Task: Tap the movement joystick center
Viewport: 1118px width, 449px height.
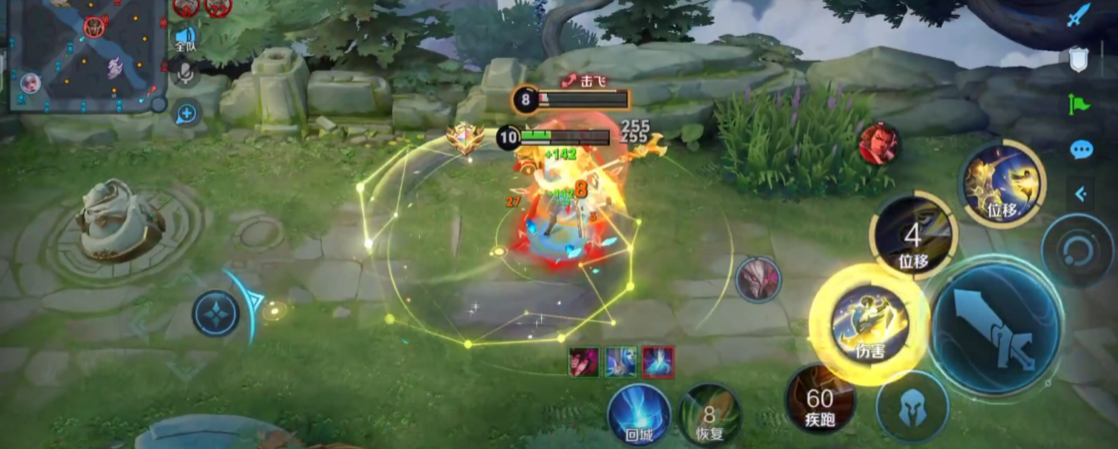Action: coord(215,313)
